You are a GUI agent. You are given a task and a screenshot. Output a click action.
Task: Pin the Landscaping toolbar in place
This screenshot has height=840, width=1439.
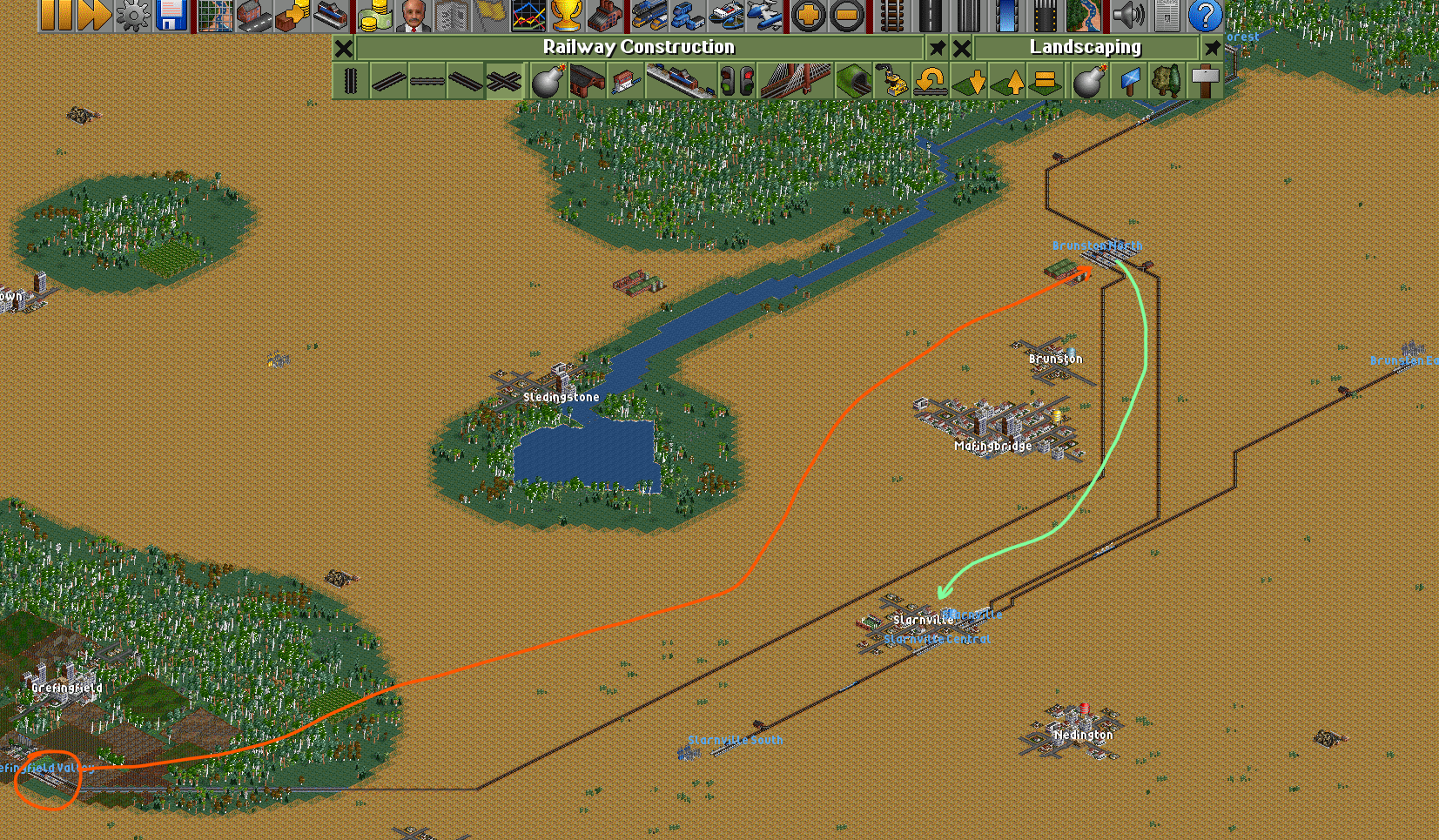point(1212,48)
